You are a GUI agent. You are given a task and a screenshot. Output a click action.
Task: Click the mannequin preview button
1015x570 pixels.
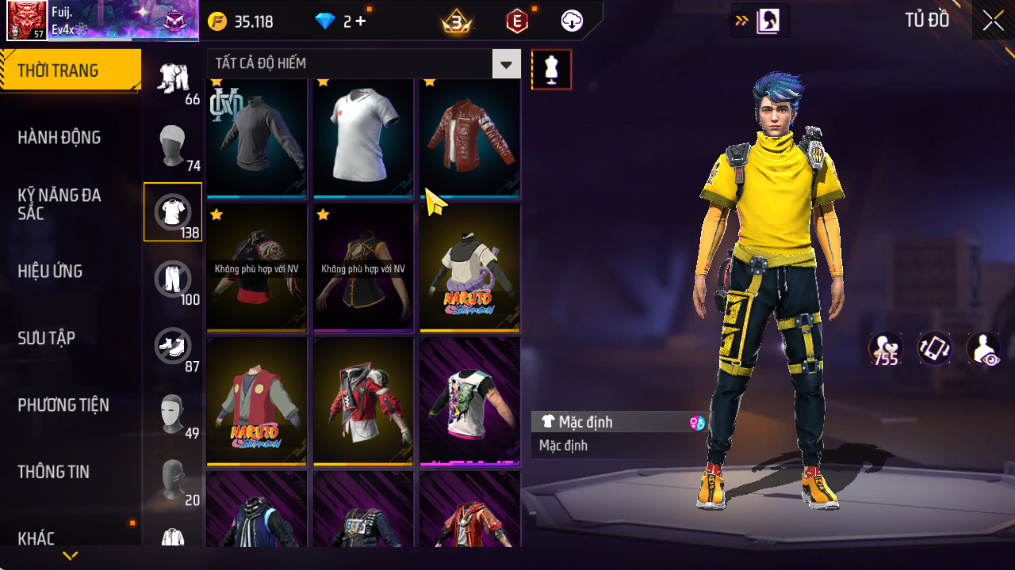coord(551,69)
